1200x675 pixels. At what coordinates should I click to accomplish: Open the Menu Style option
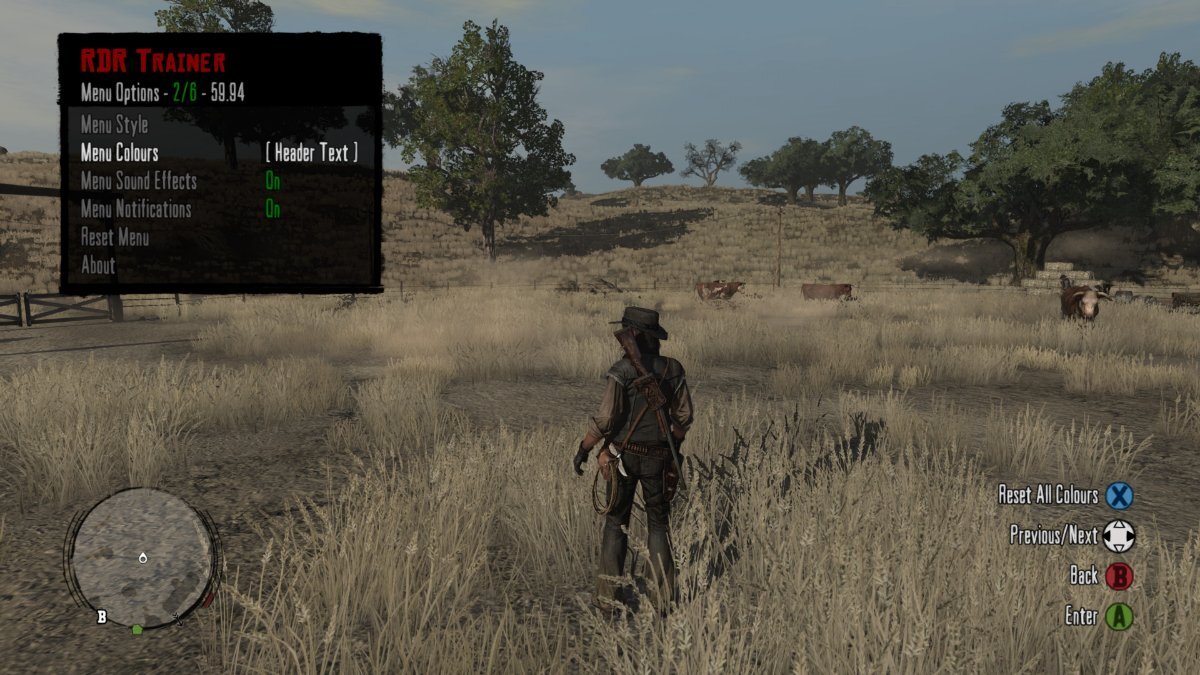tap(114, 126)
